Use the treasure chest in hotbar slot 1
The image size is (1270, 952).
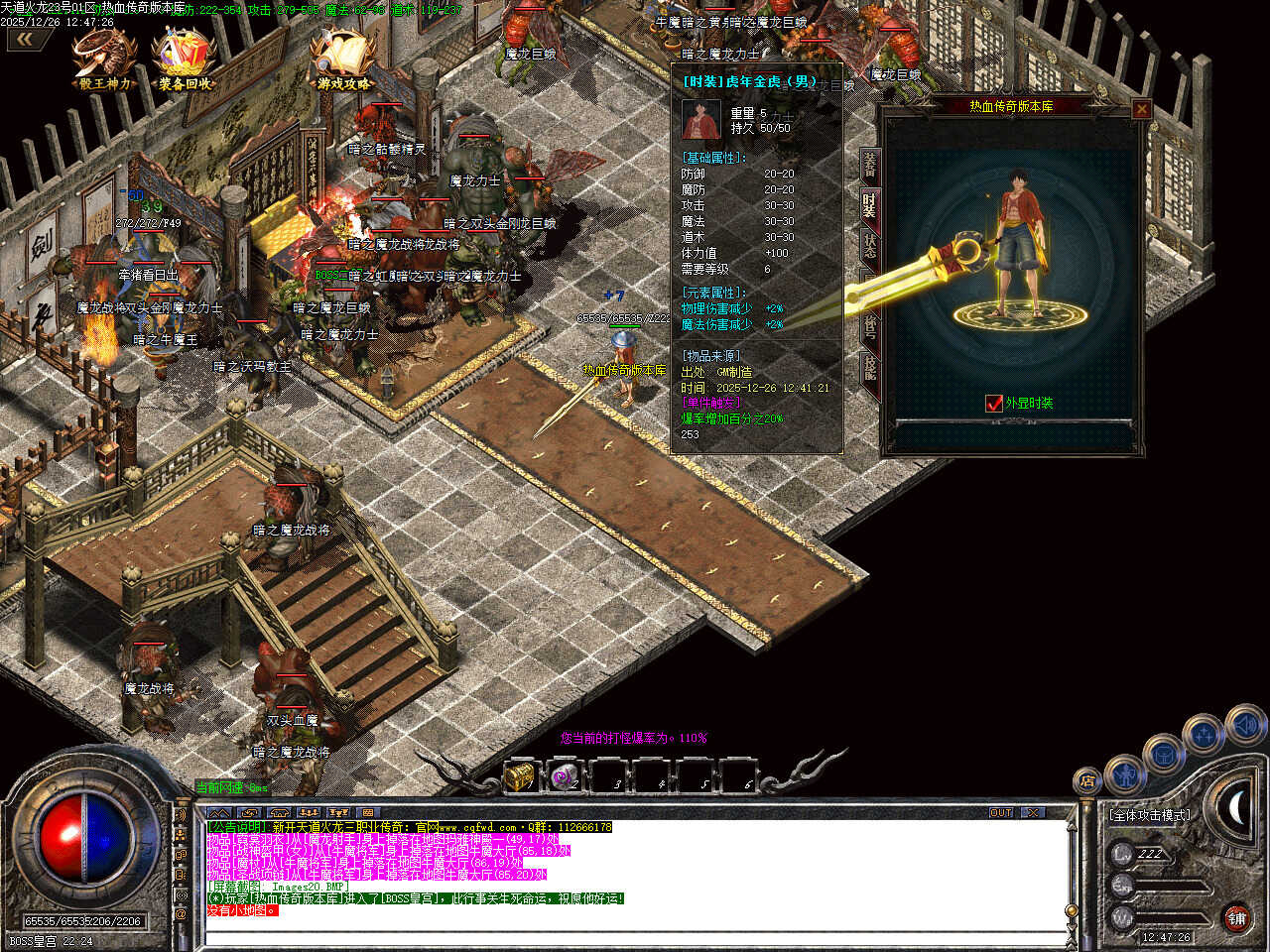click(x=520, y=775)
